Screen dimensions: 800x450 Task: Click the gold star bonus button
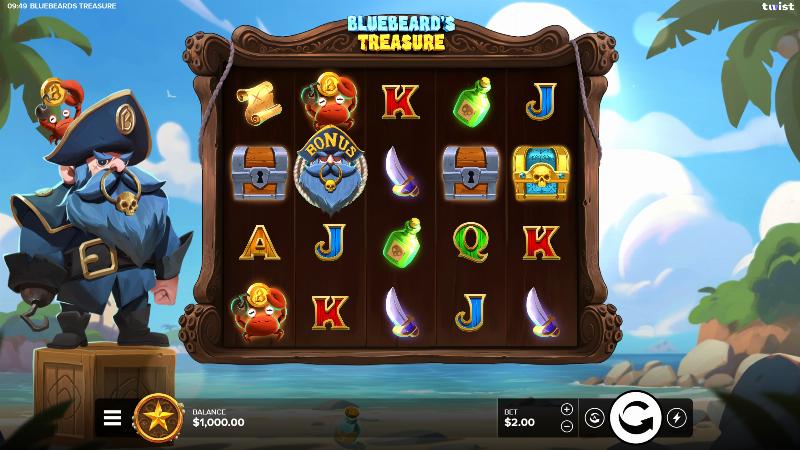coord(158,417)
